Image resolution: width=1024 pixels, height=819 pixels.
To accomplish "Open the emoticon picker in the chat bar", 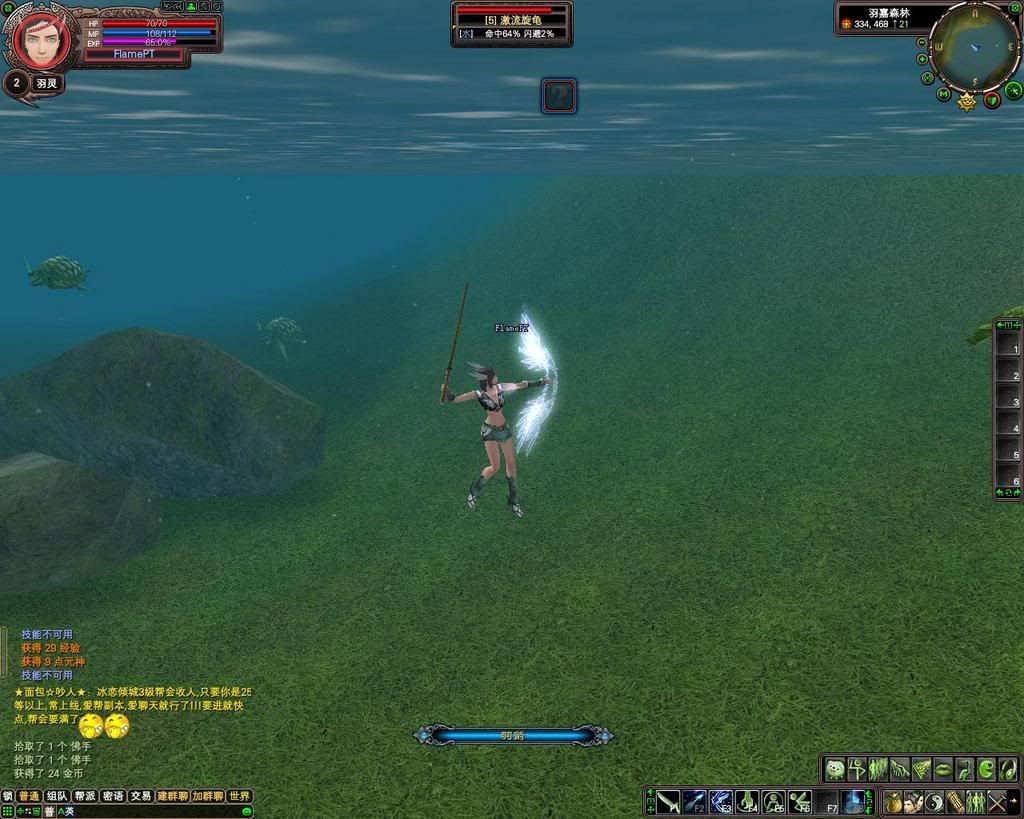I will tap(247, 811).
